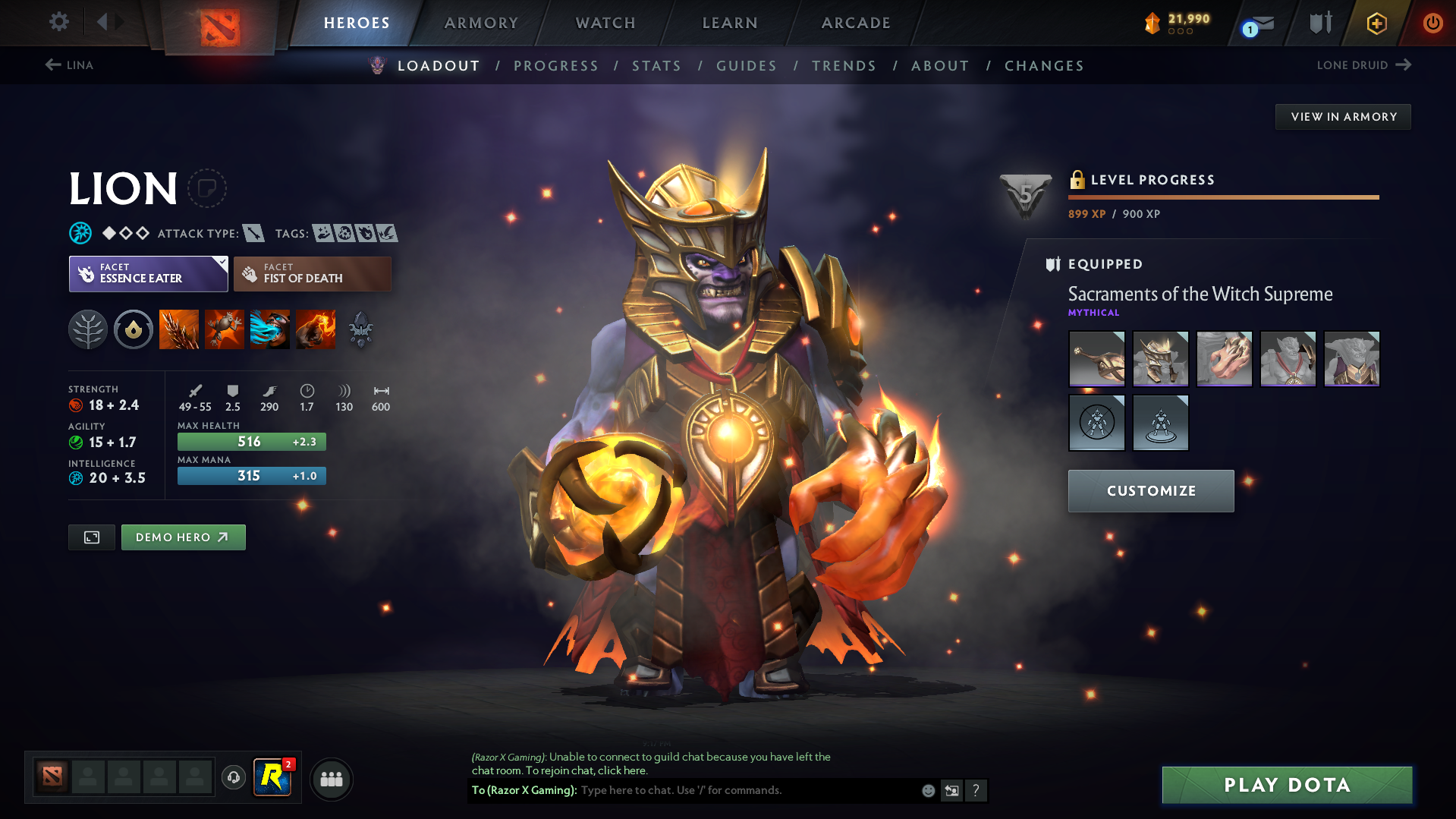The height and width of the screenshot is (819, 1456).
Task: Open the ARMORY menu
Action: tap(481, 23)
